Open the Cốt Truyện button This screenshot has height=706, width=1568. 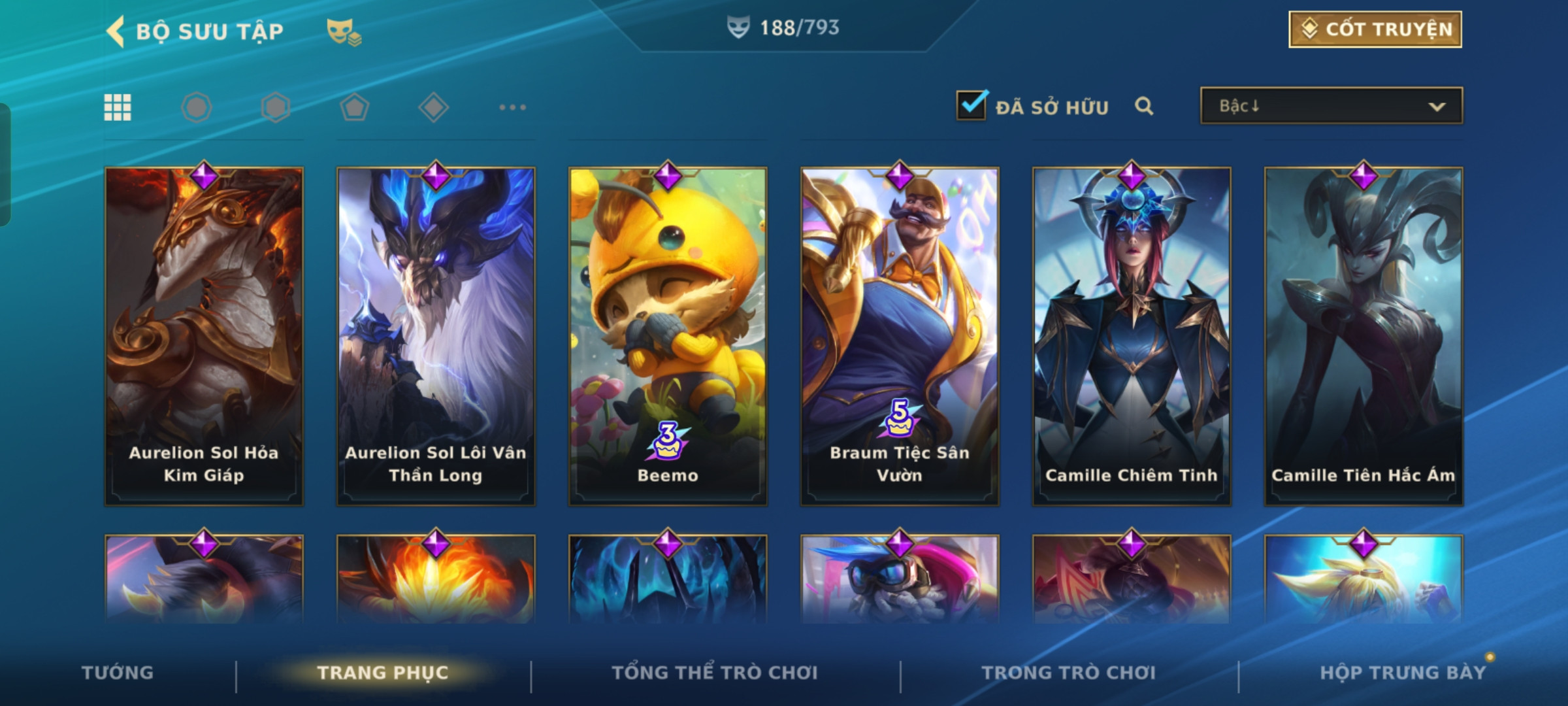(x=1375, y=29)
